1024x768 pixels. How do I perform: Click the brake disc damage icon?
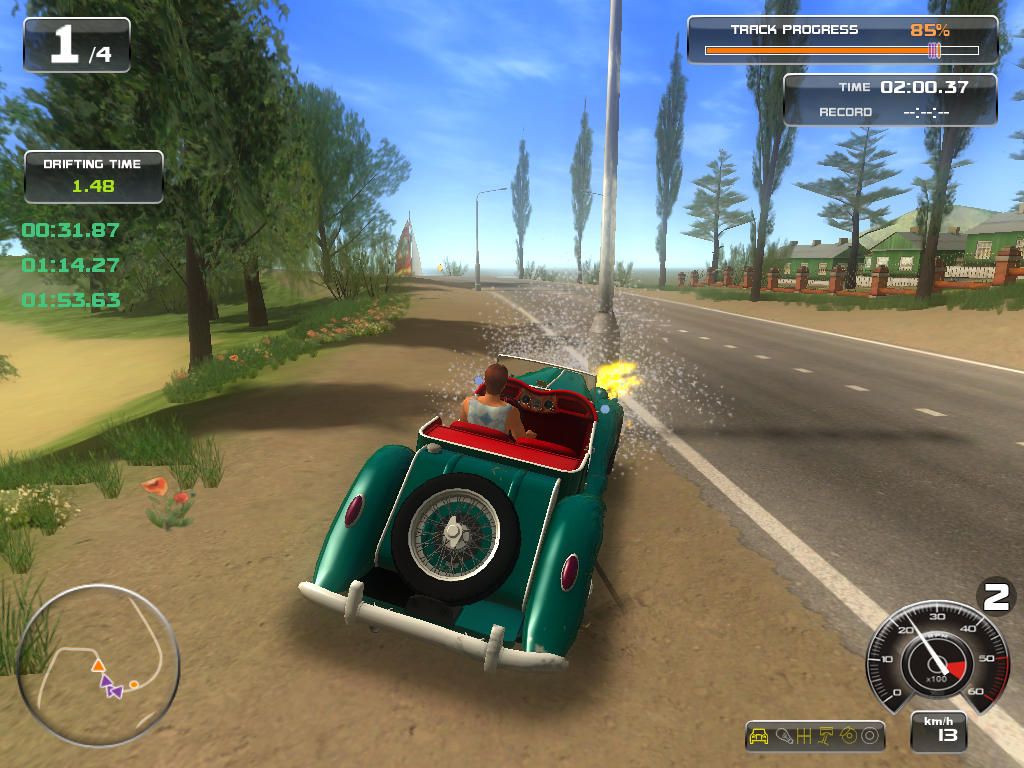coord(848,737)
